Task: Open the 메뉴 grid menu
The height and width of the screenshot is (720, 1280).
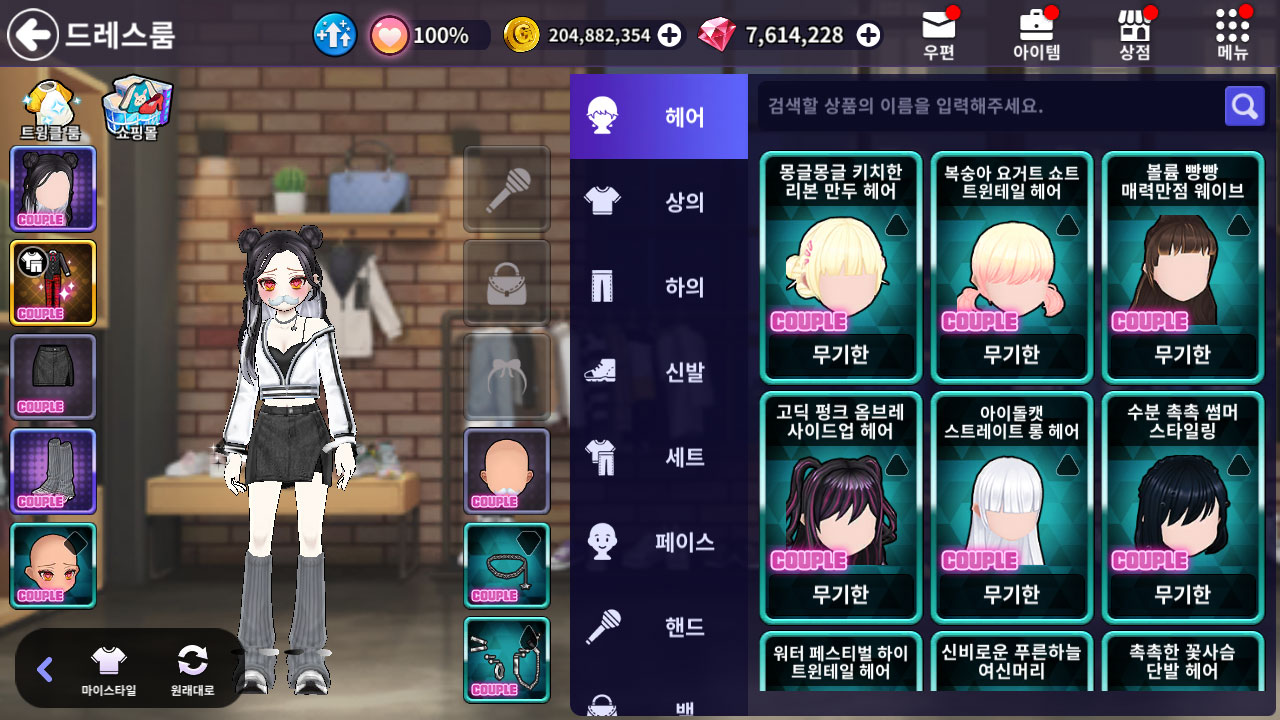Action: click(1233, 35)
